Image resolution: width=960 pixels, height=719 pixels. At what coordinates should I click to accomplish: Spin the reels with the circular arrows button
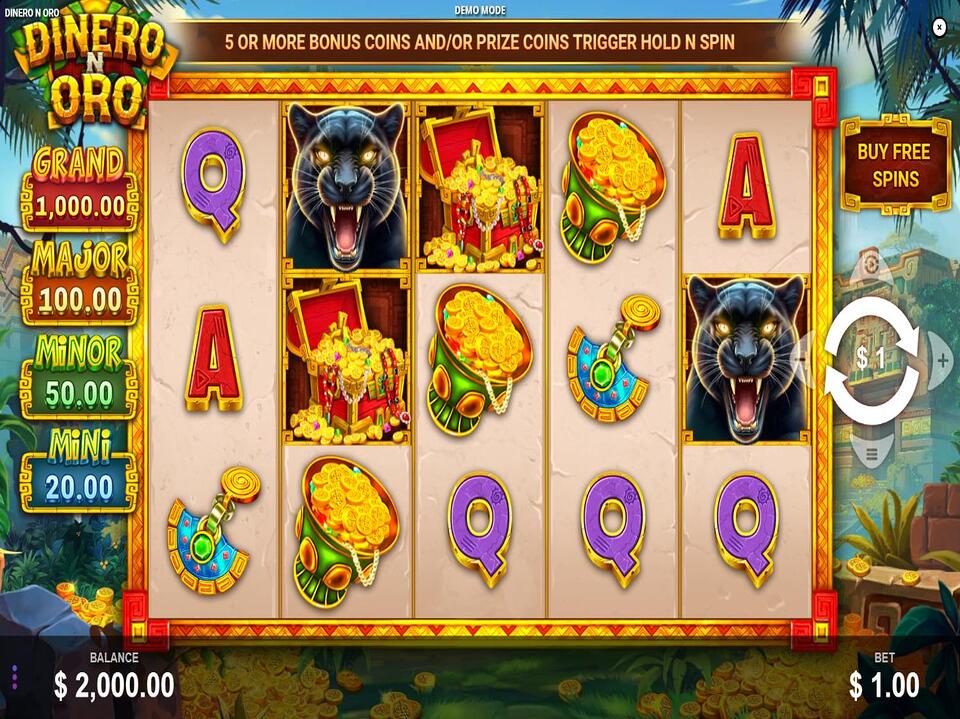871,360
